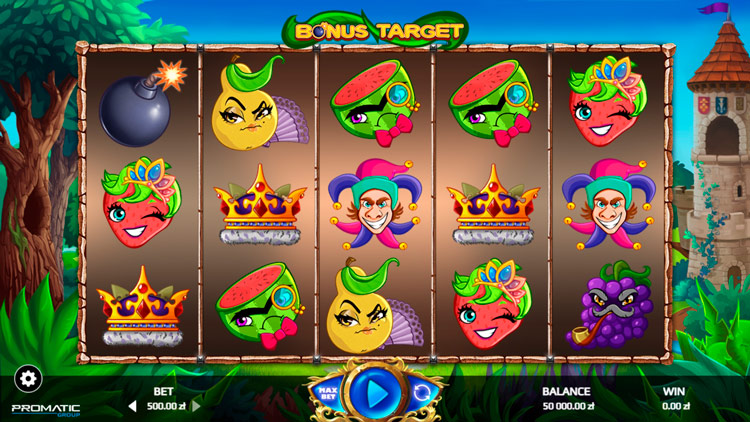
Task: Decrease the bet with the left arrow
Action: (131, 406)
